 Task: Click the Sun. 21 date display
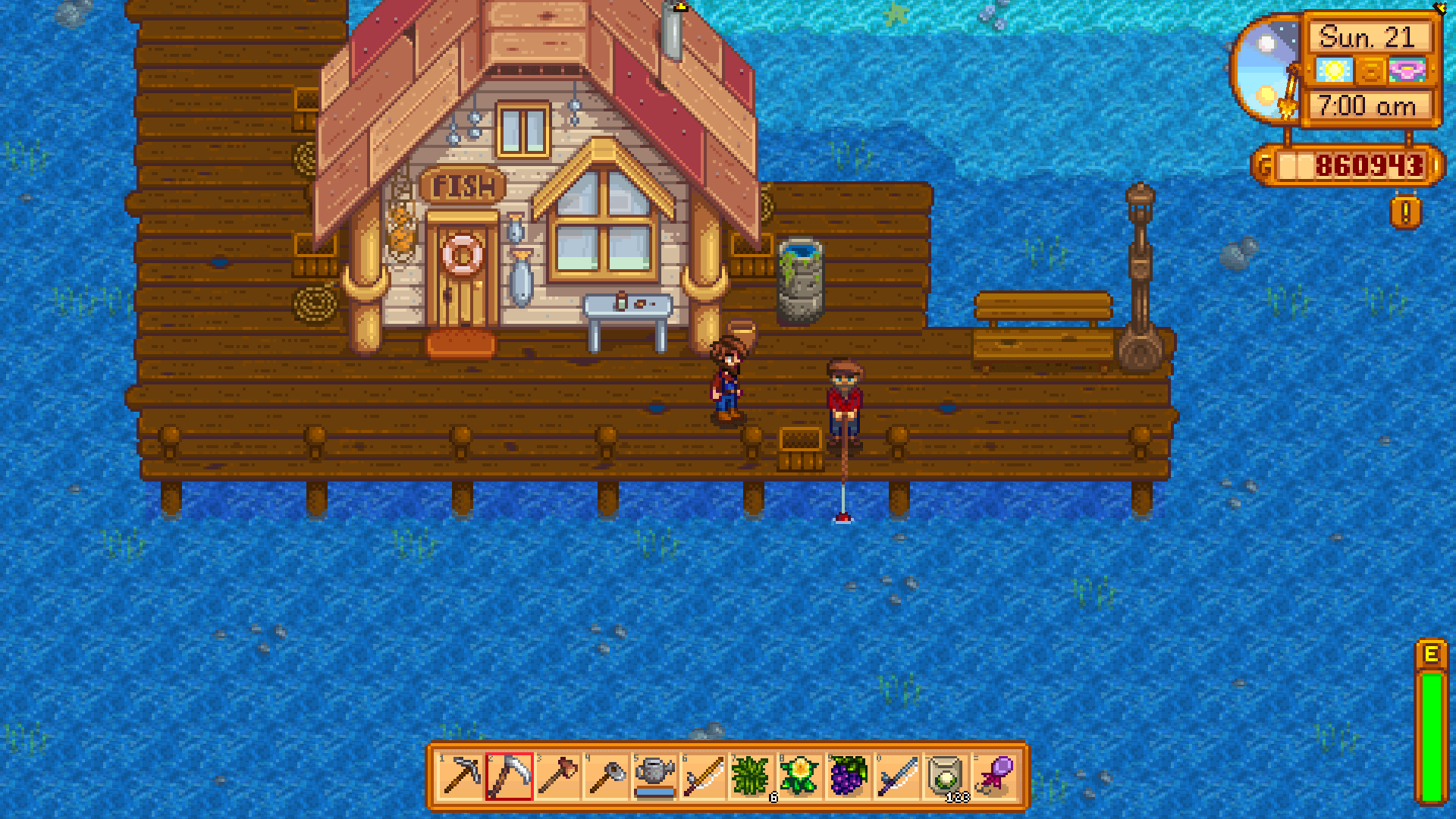(1371, 37)
